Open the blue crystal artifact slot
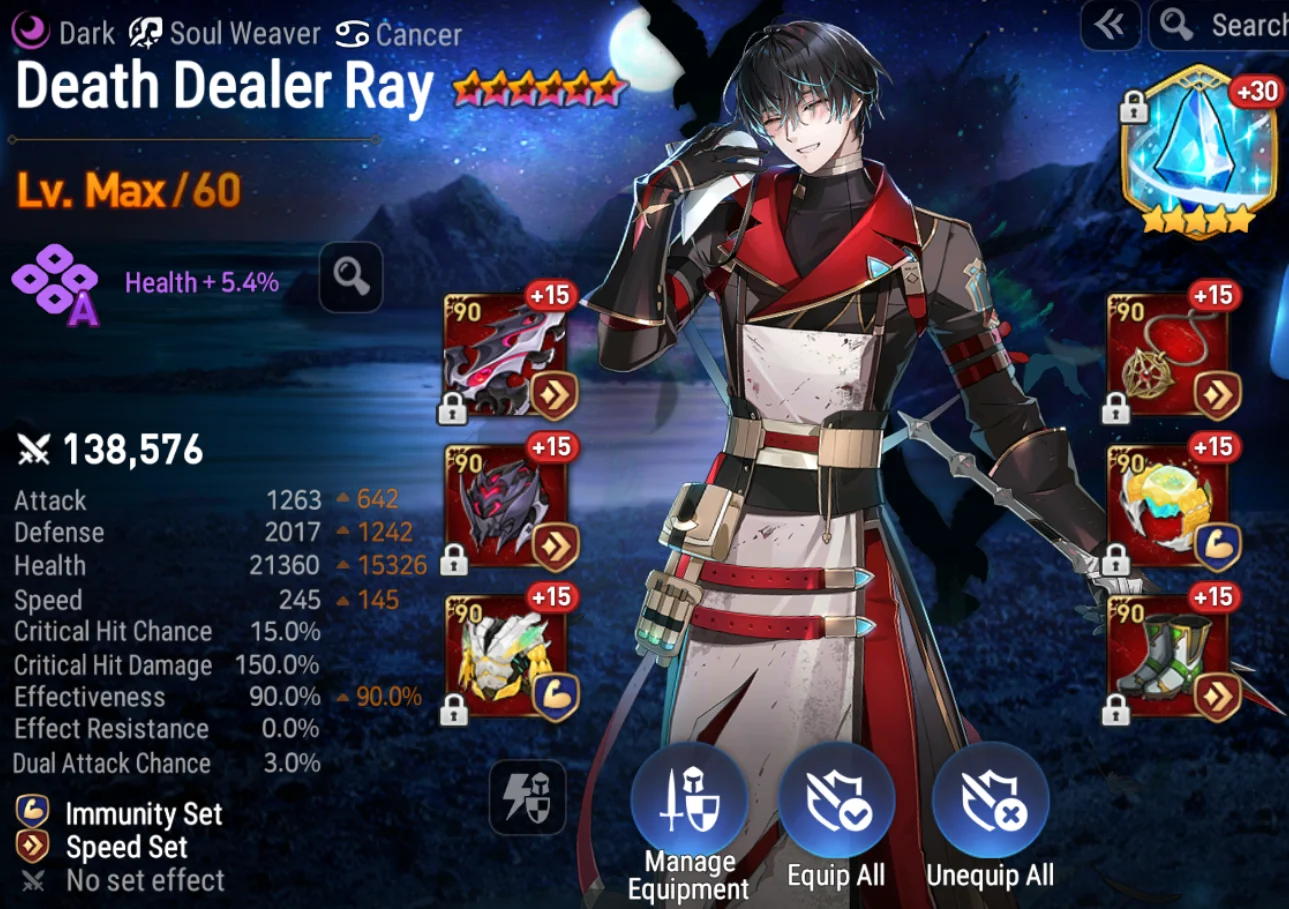This screenshot has height=909, width=1289. click(x=1198, y=150)
